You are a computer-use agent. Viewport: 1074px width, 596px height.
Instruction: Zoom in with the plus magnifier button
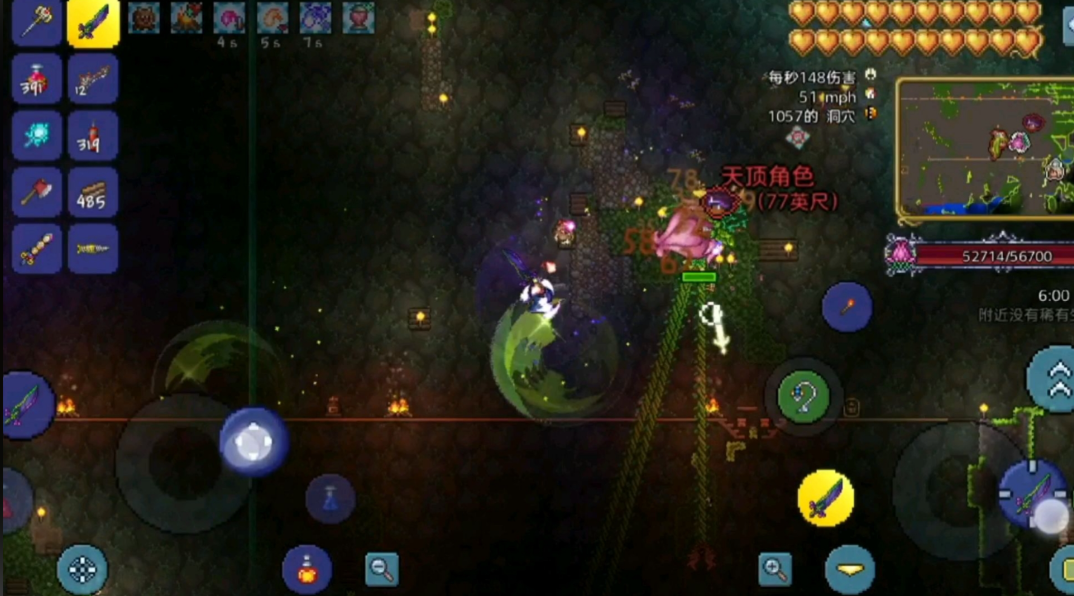pyautogui.click(x=775, y=569)
